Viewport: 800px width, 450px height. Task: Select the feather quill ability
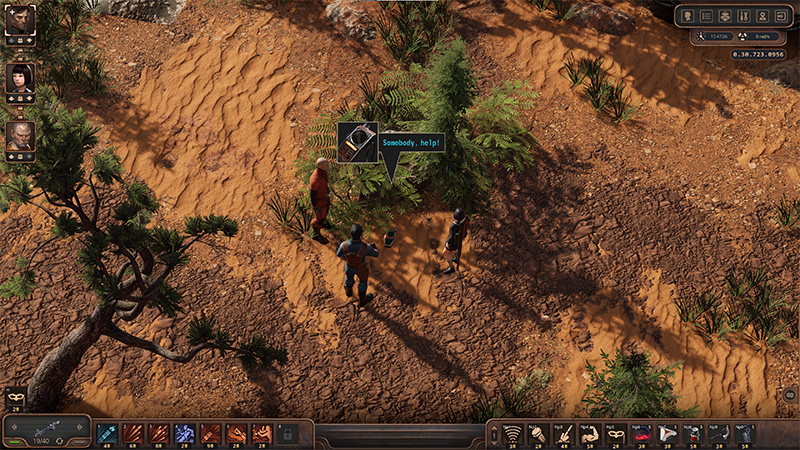tap(564, 433)
